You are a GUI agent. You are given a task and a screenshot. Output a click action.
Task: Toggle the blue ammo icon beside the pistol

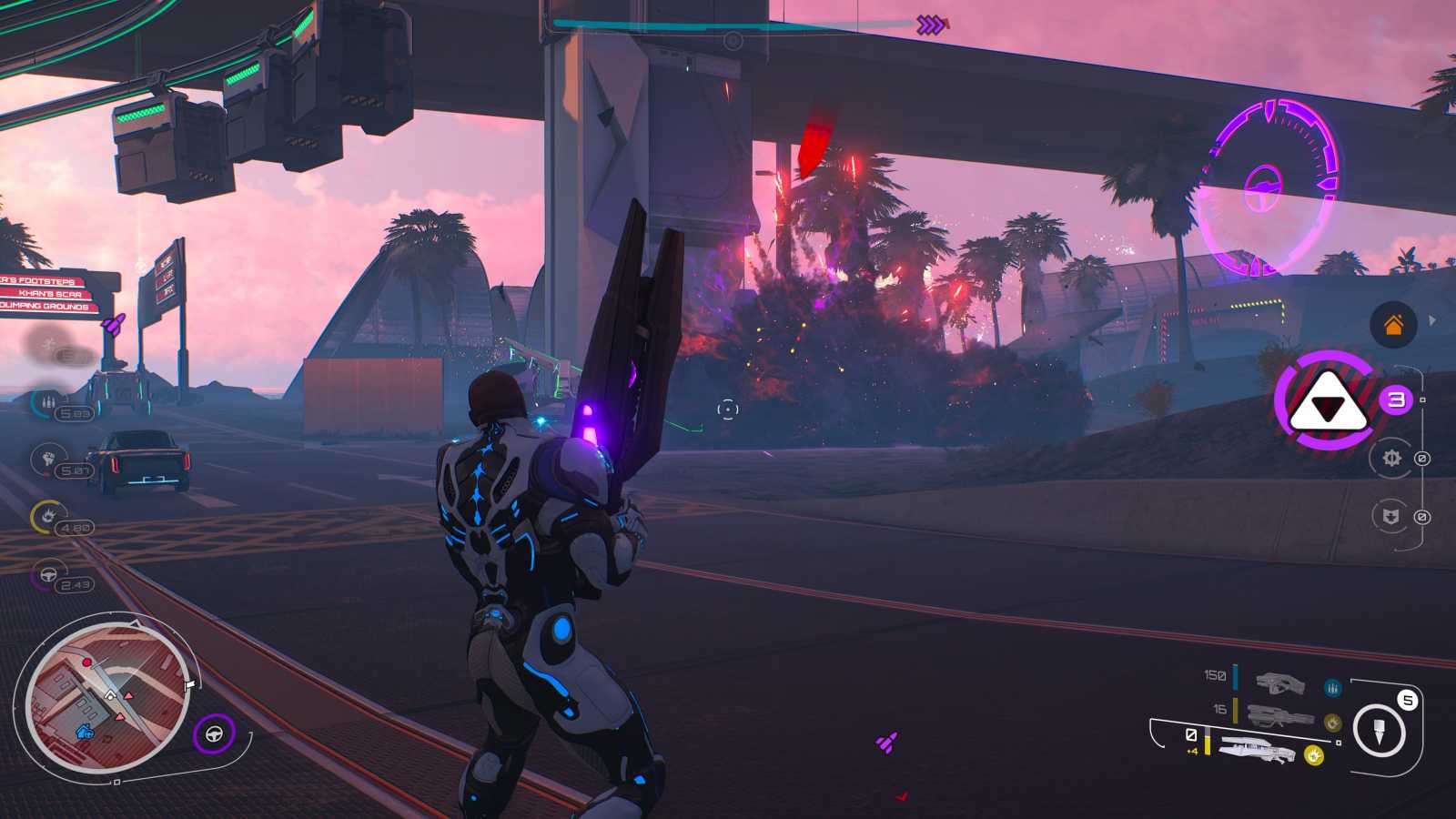click(x=1332, y=688)
